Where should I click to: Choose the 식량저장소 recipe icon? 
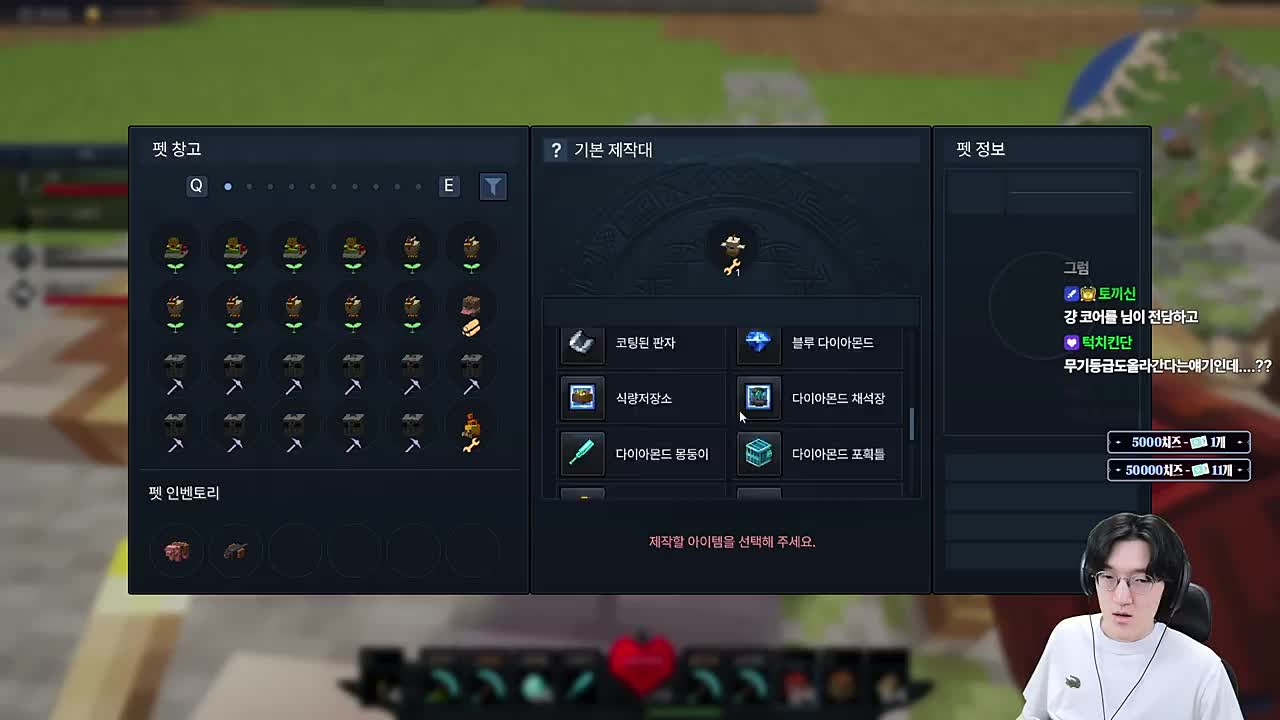click(581, 398)
